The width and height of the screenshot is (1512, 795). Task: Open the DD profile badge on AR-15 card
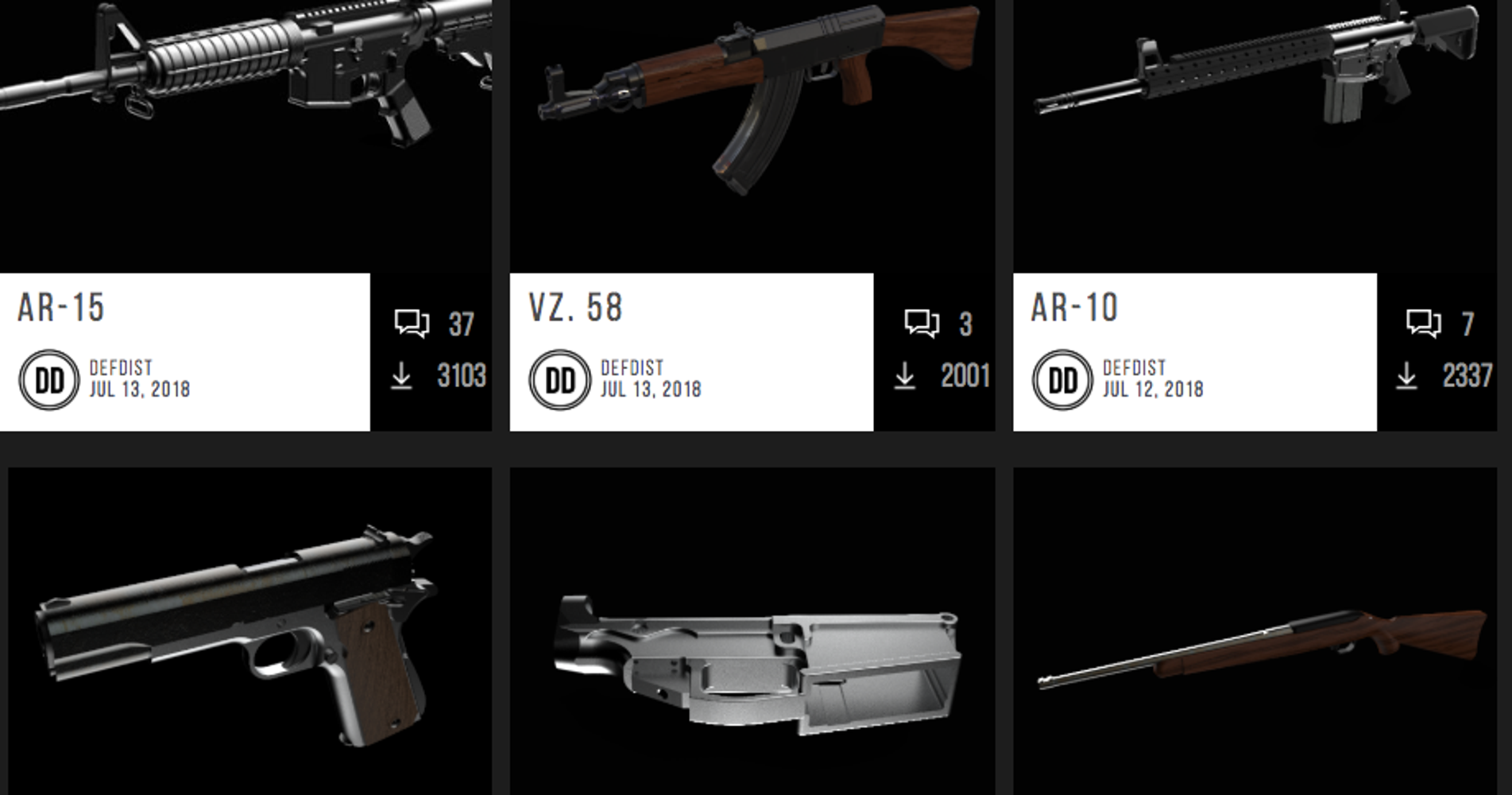point(50,379)
